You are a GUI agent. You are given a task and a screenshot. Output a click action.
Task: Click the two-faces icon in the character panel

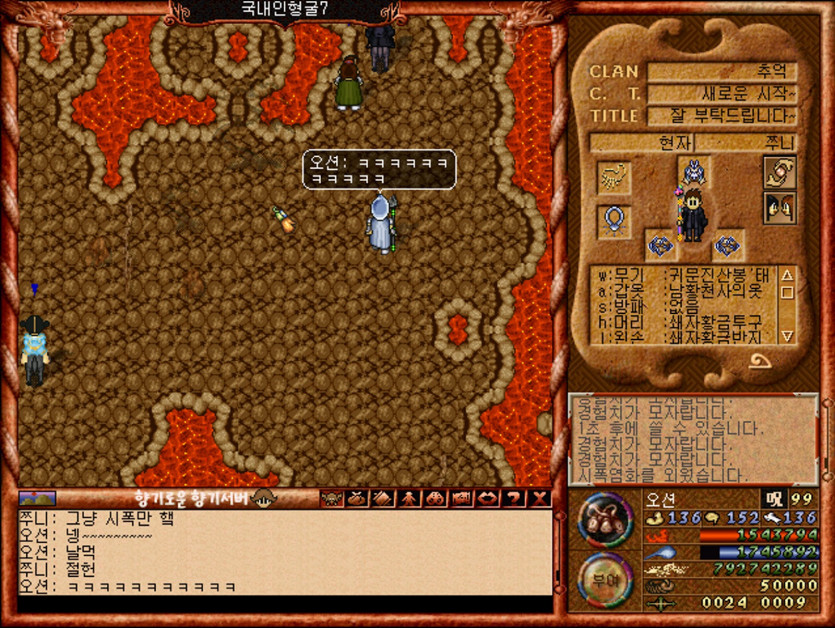(x=779, y=208)
